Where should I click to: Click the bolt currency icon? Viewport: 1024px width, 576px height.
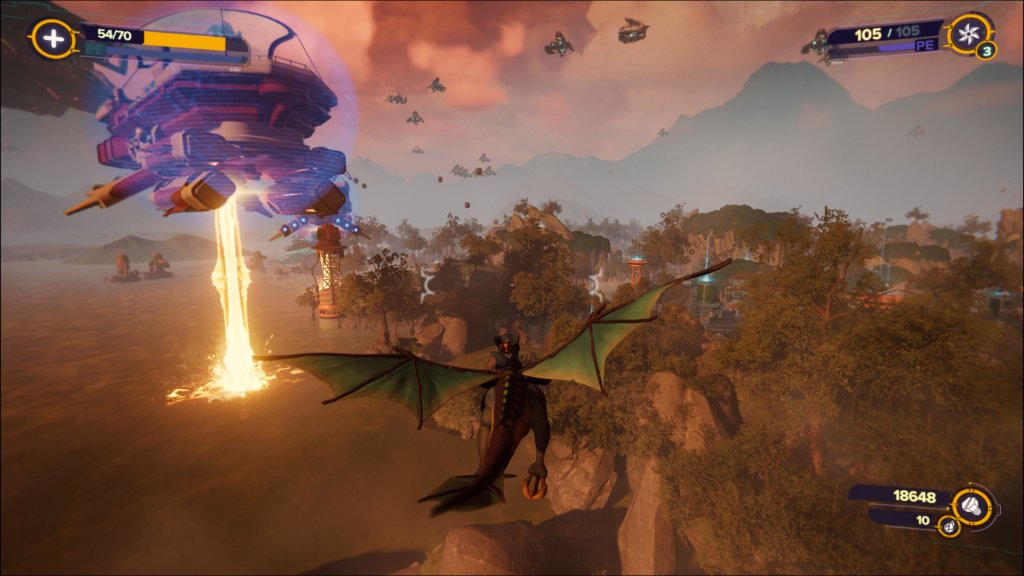tap(970, 502)
